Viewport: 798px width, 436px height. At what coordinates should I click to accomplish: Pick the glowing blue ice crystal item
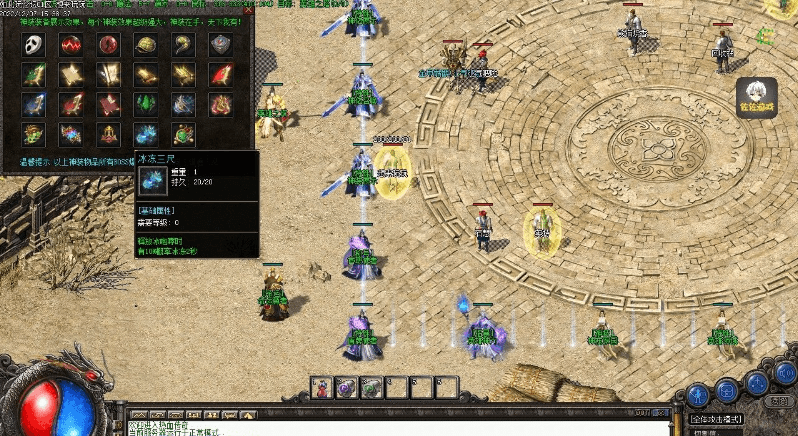click(x=144, y=132)
